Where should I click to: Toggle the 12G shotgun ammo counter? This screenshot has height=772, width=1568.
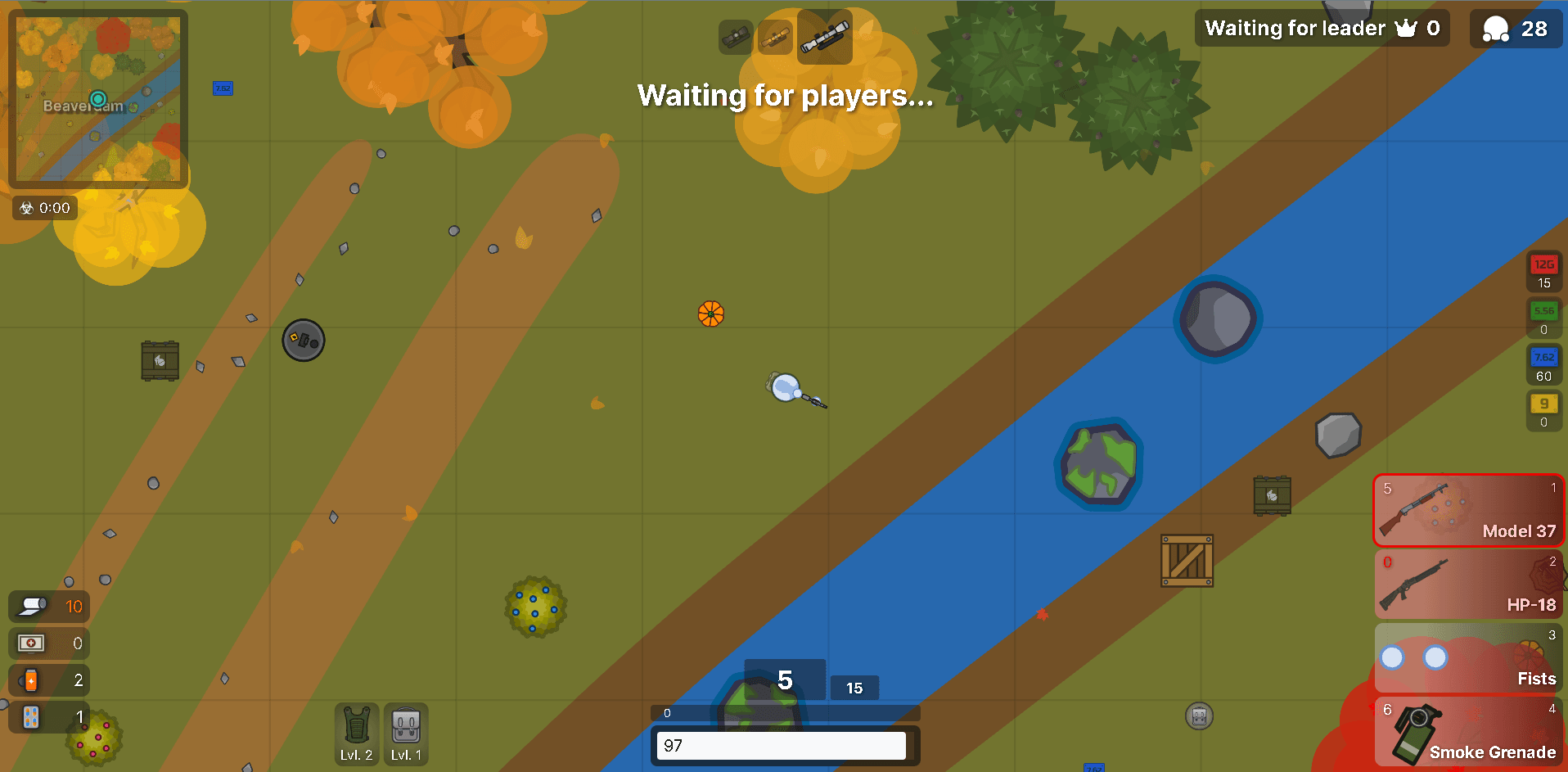(1543, 272)
